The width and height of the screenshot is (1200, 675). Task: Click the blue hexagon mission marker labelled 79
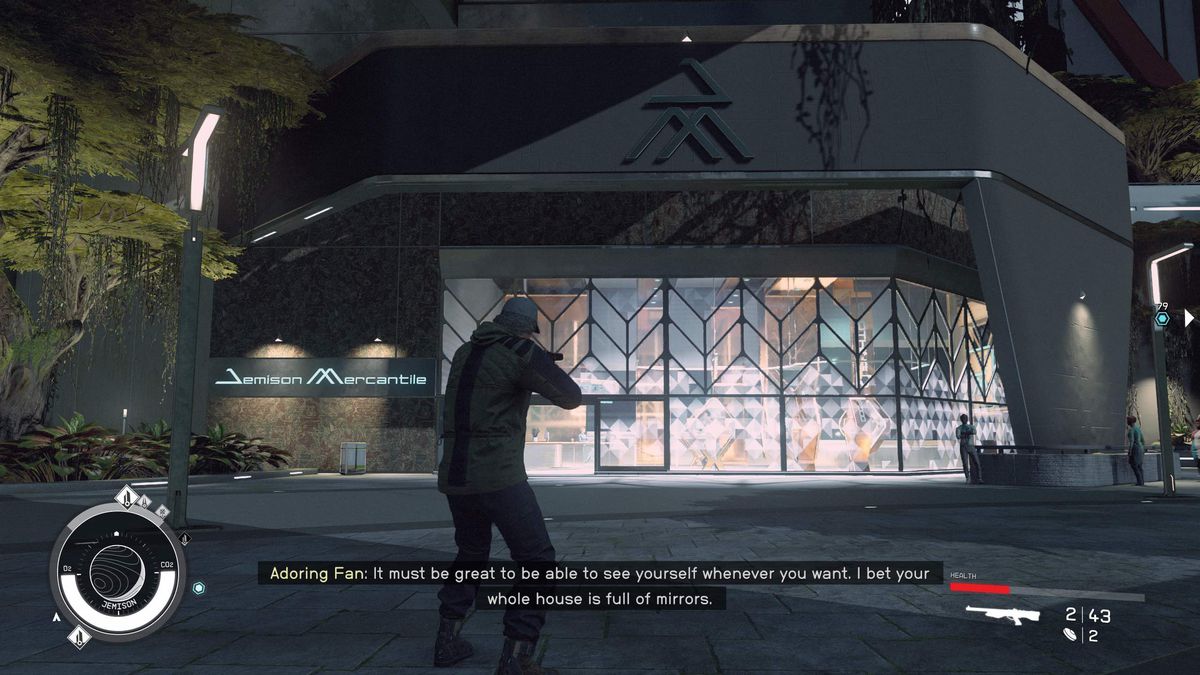tap(1162, 318)
